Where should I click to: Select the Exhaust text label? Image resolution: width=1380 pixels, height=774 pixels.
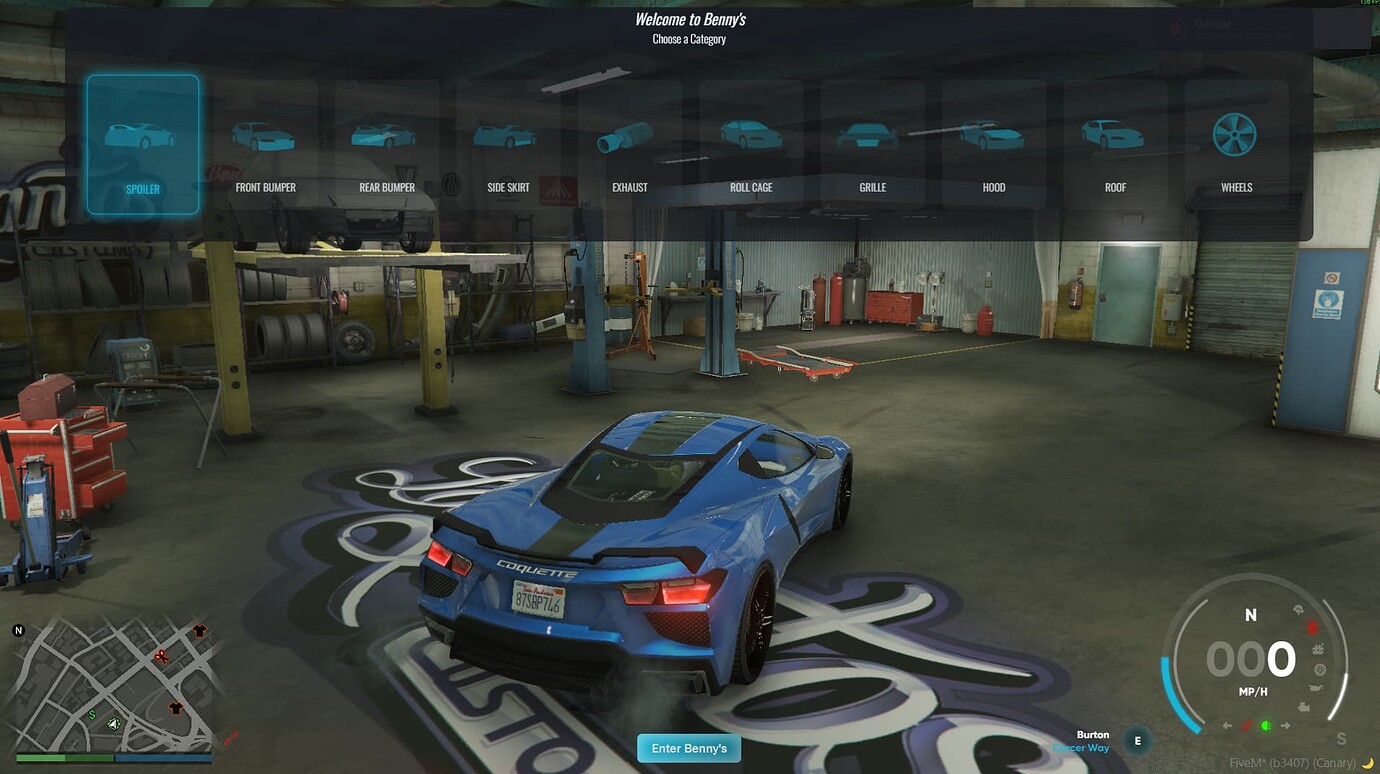[x=629, y=187]
